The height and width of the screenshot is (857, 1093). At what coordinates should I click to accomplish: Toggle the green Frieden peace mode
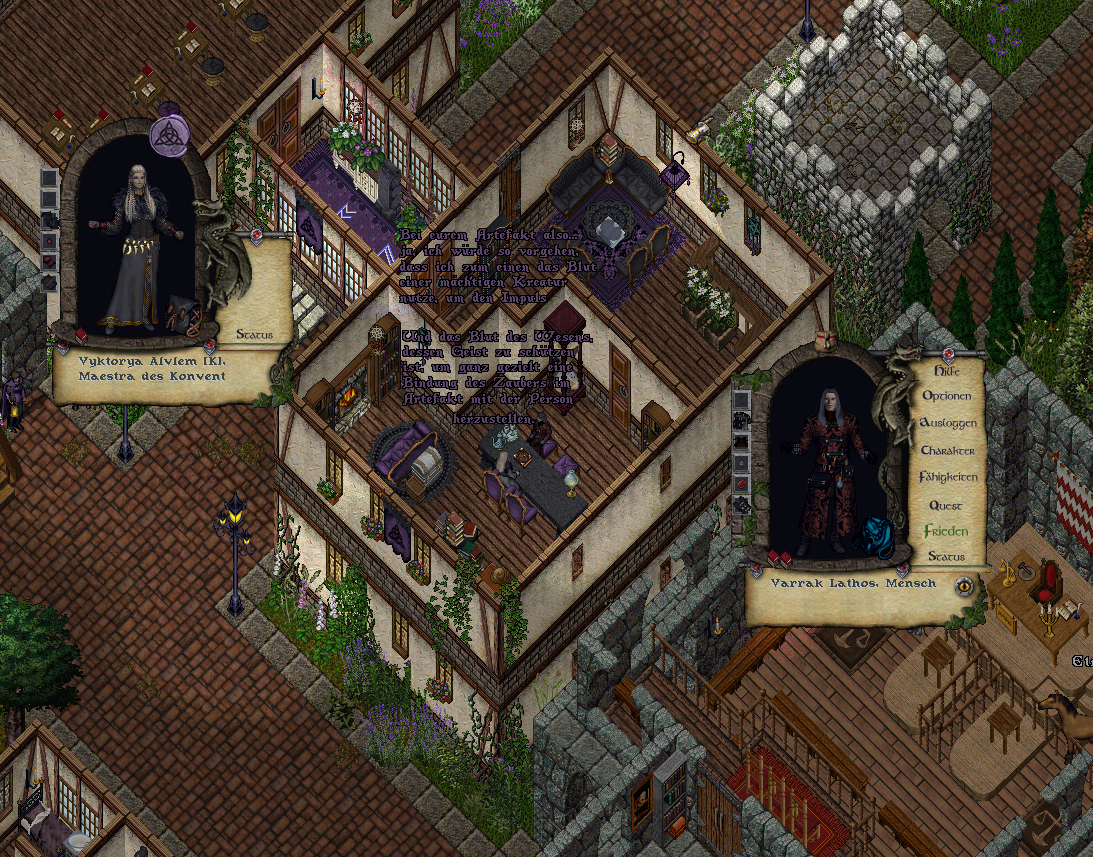coord(946,530)
